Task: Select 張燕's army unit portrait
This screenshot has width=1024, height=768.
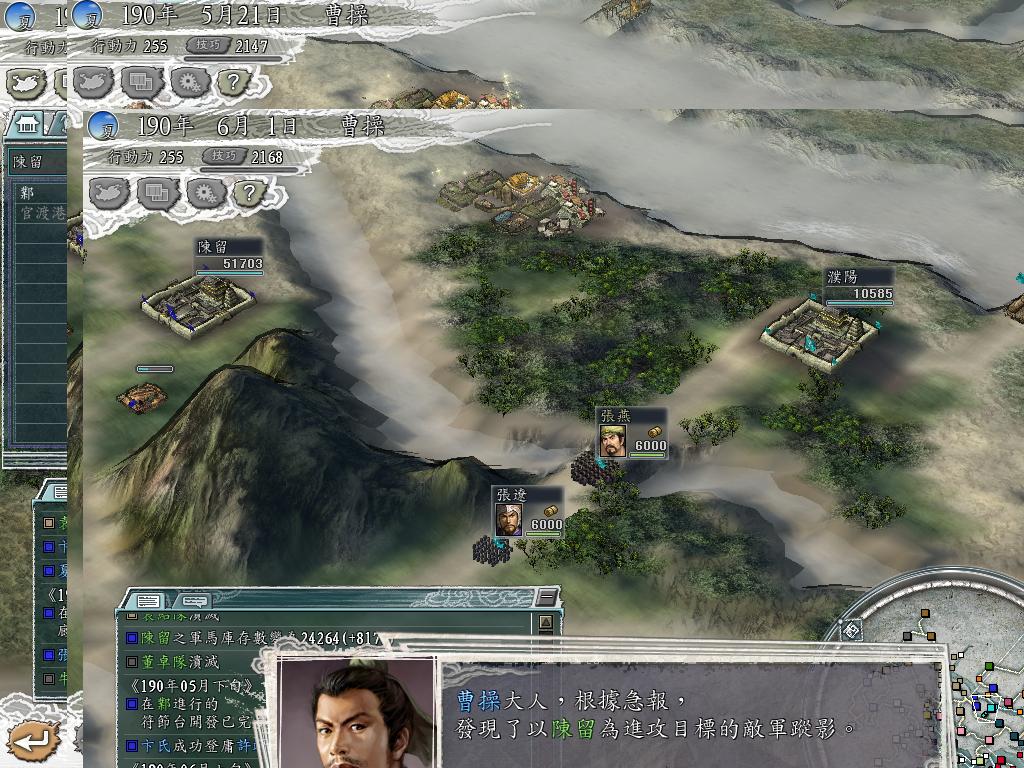Action: point(613,441)
